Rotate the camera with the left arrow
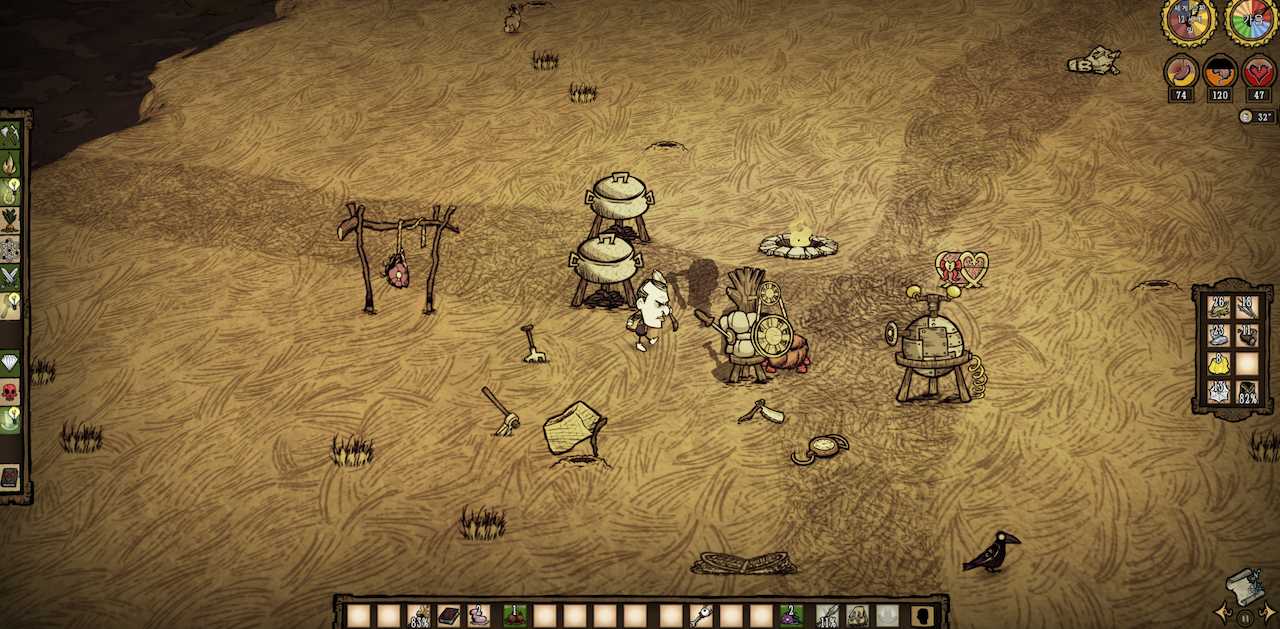 coord(1222,610)
